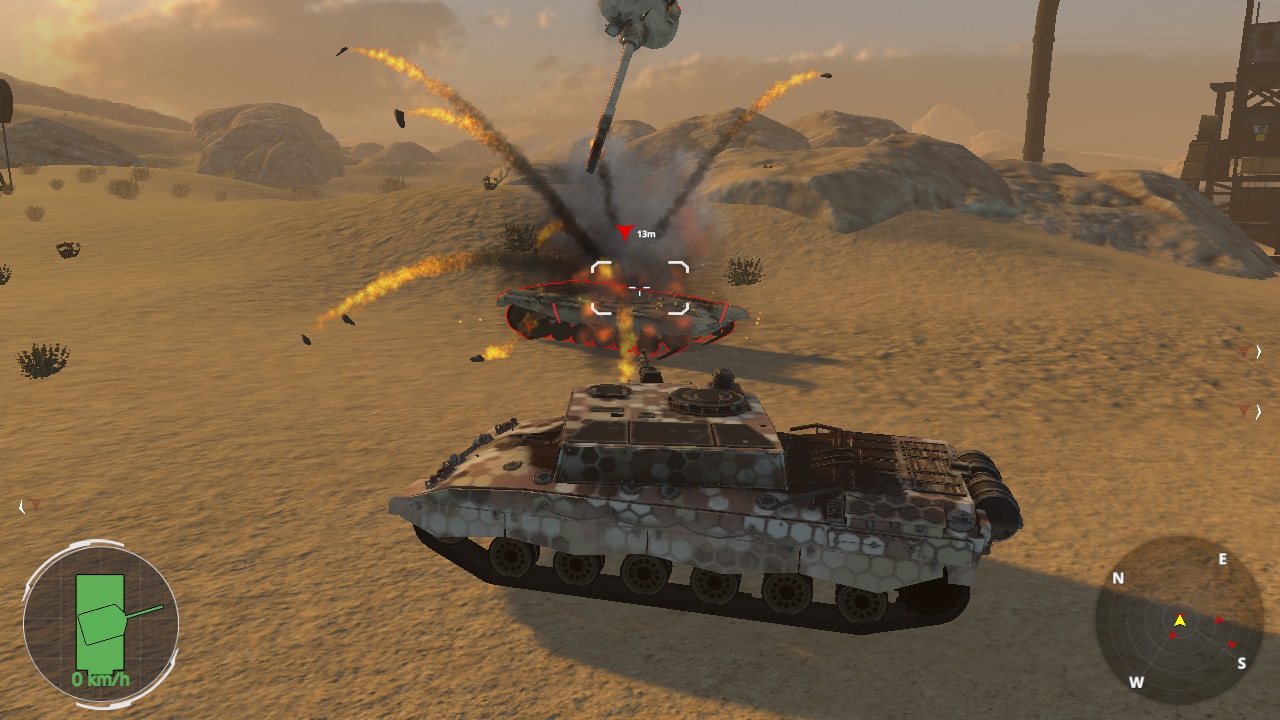Click the yellow player arrow on the compass

(x=1180, y=622)
